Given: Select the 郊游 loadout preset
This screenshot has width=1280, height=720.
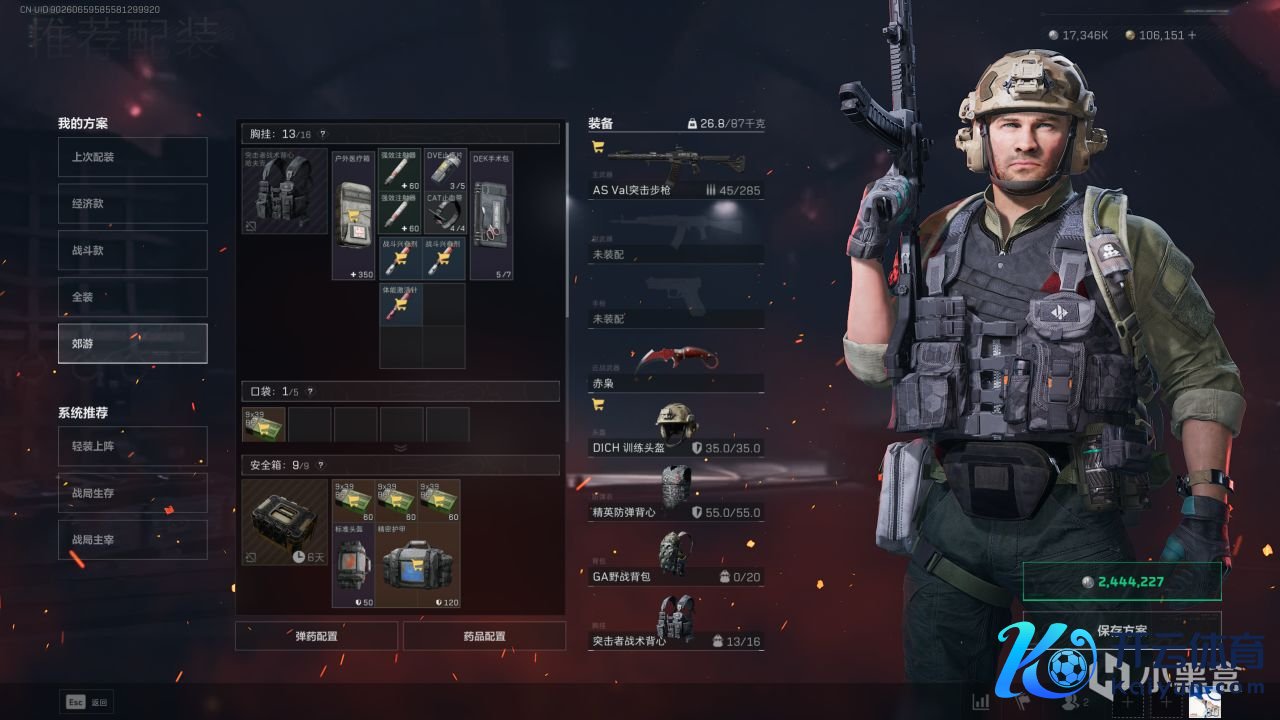Looking at the screenshot, I should pyautogui.click(x=132, y=343).
